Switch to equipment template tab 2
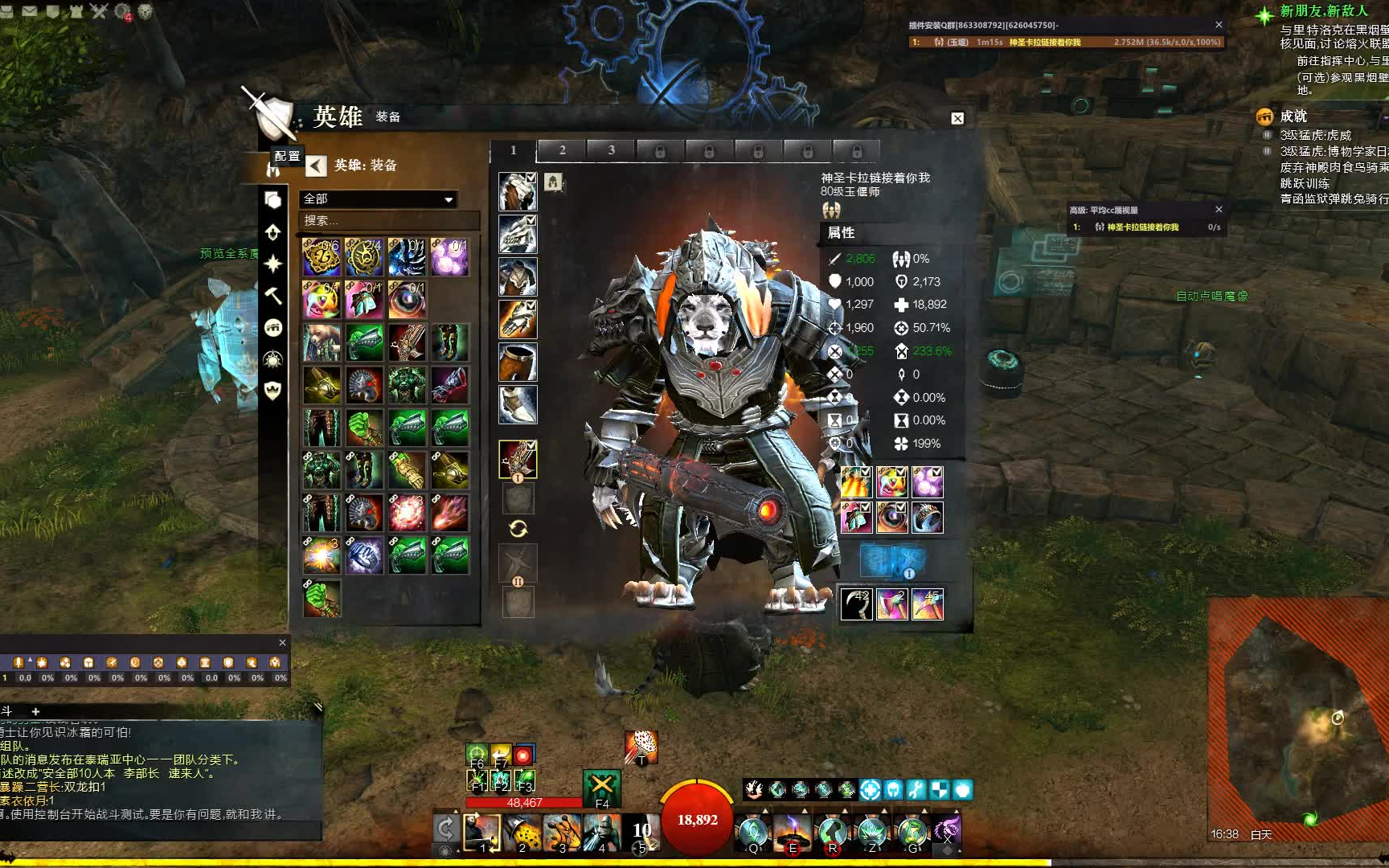Viewport: 1389px width, 868px height. coord(562,150)
